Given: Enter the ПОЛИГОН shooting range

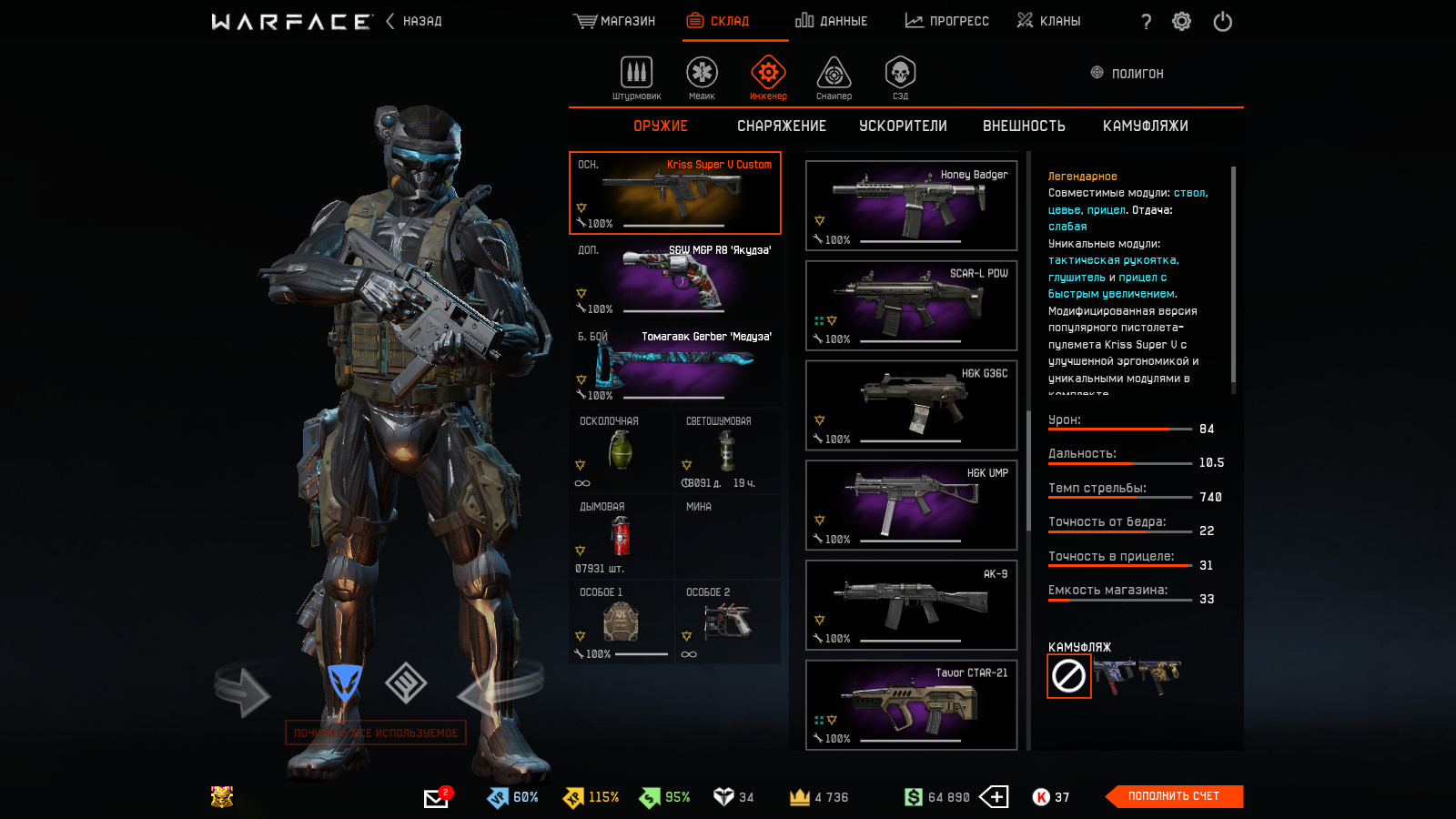Looking at the screenshot, I should [x=1127, y=74].
